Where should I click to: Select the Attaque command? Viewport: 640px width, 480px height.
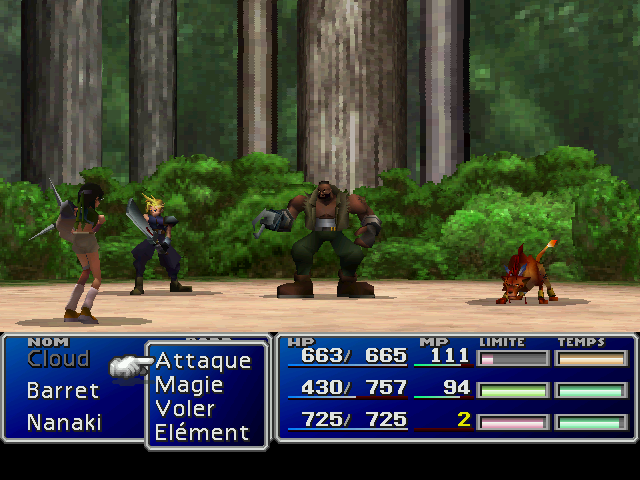coord(203,360)
